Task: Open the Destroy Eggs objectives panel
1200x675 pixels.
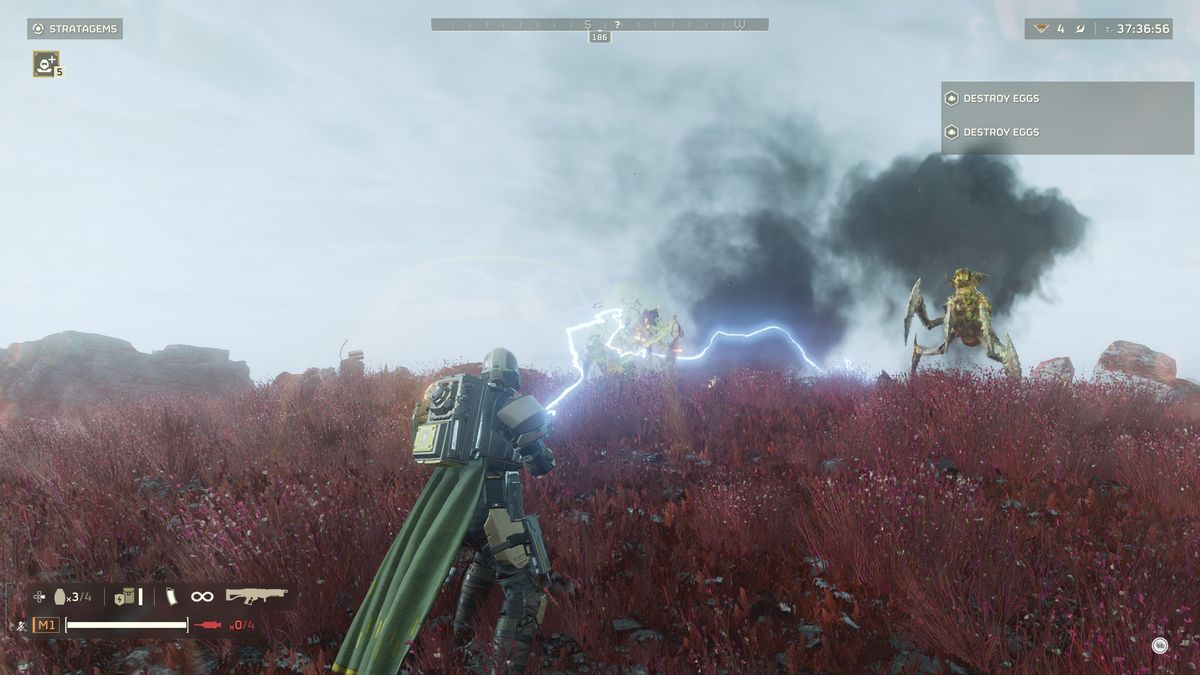Action: pos(1066,116)
